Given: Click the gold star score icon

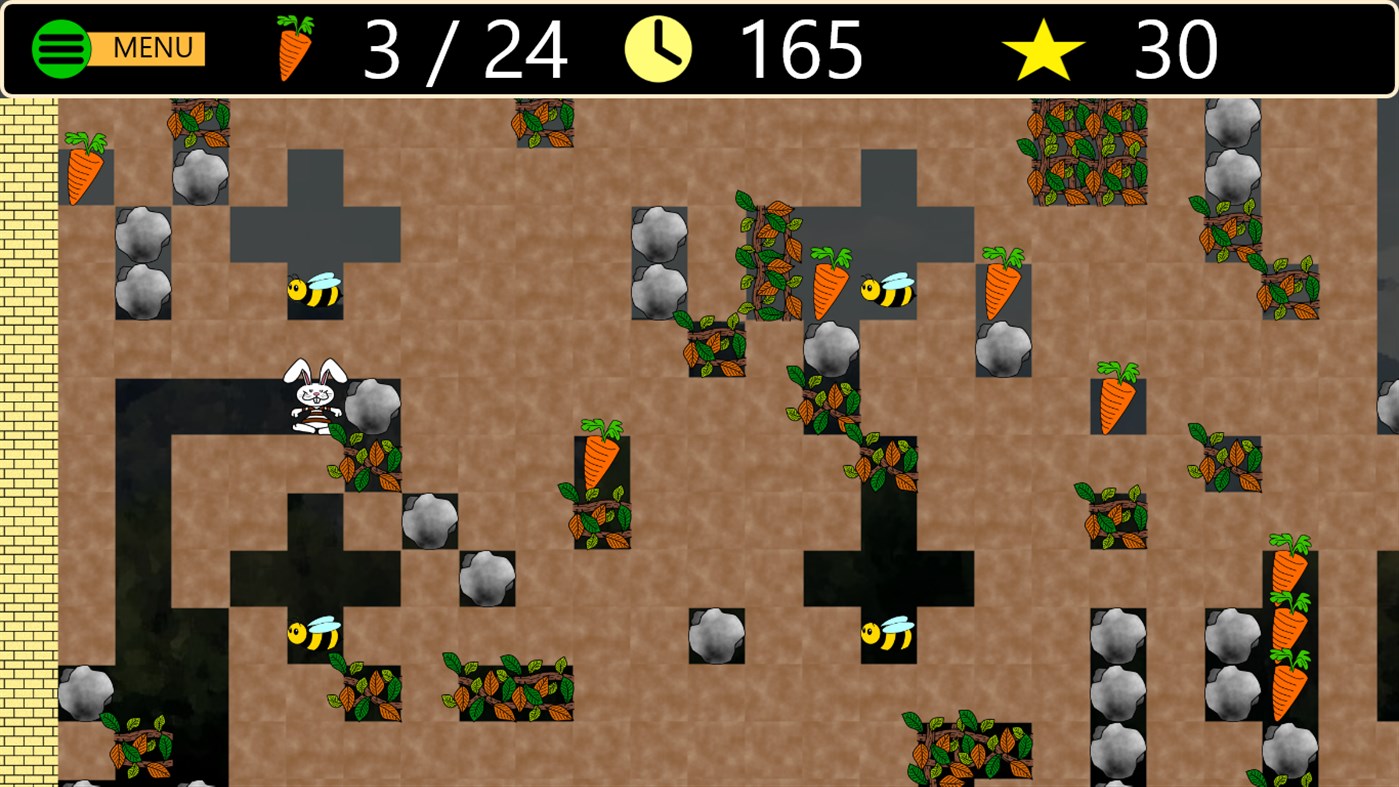Looking at the screenshot, I should pos(1046,46).
